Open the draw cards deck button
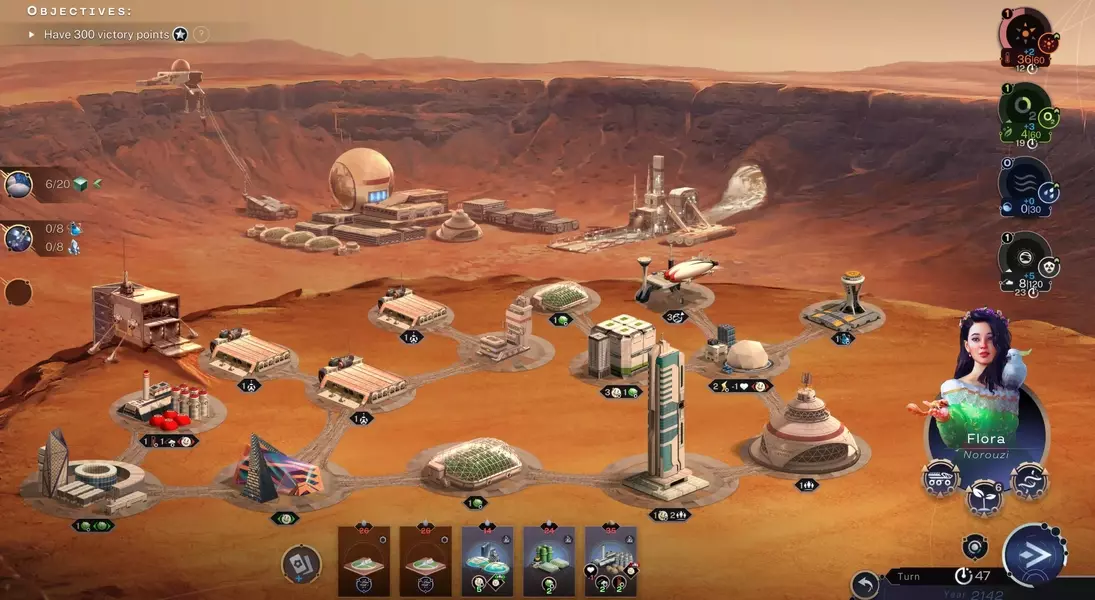Screen dimensions: 1095x600 click(300, 565)
